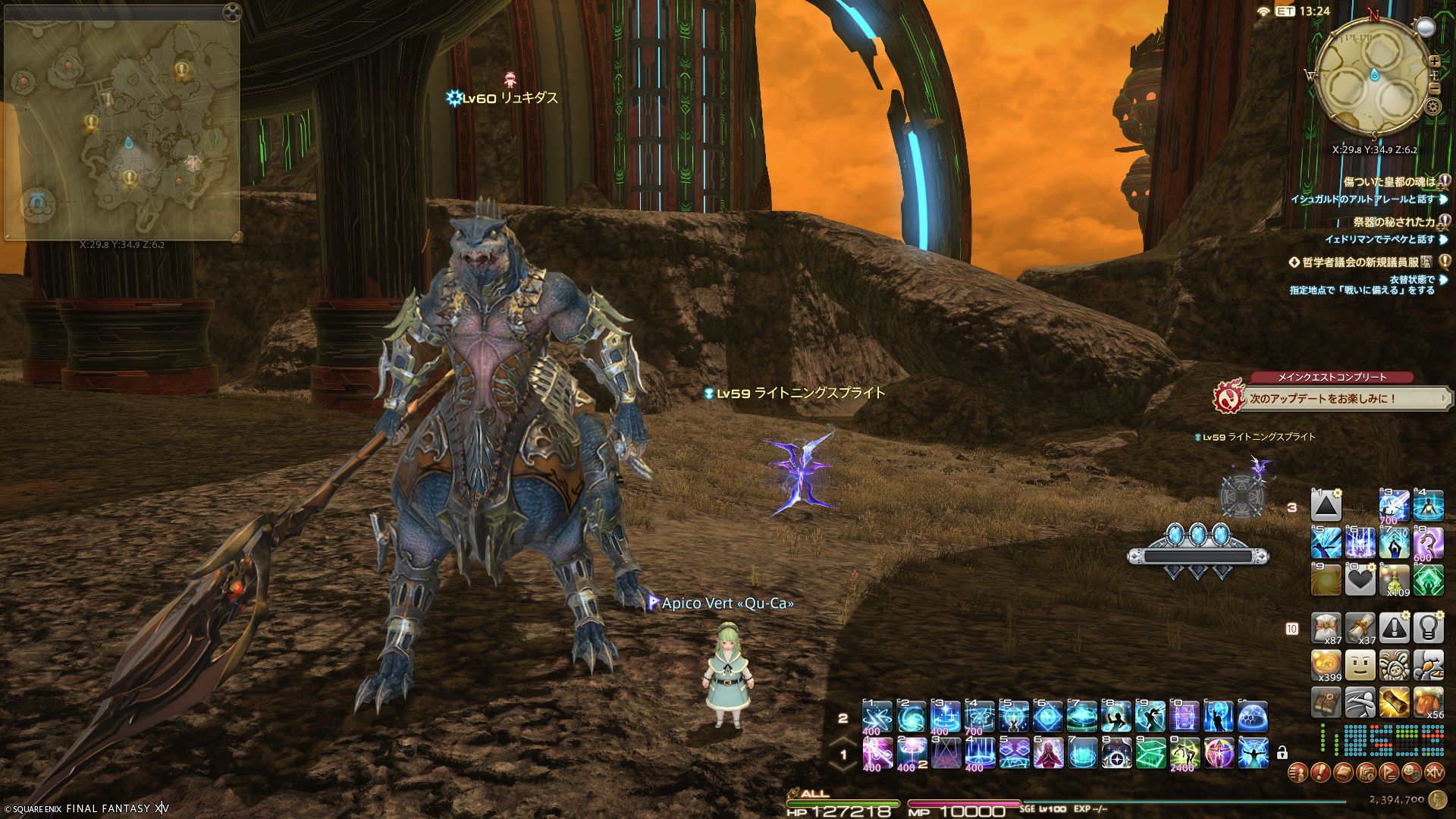1456x819 pixels.
Task: Cast the blue dome shield ability
Action: (x=1253, y=716)
